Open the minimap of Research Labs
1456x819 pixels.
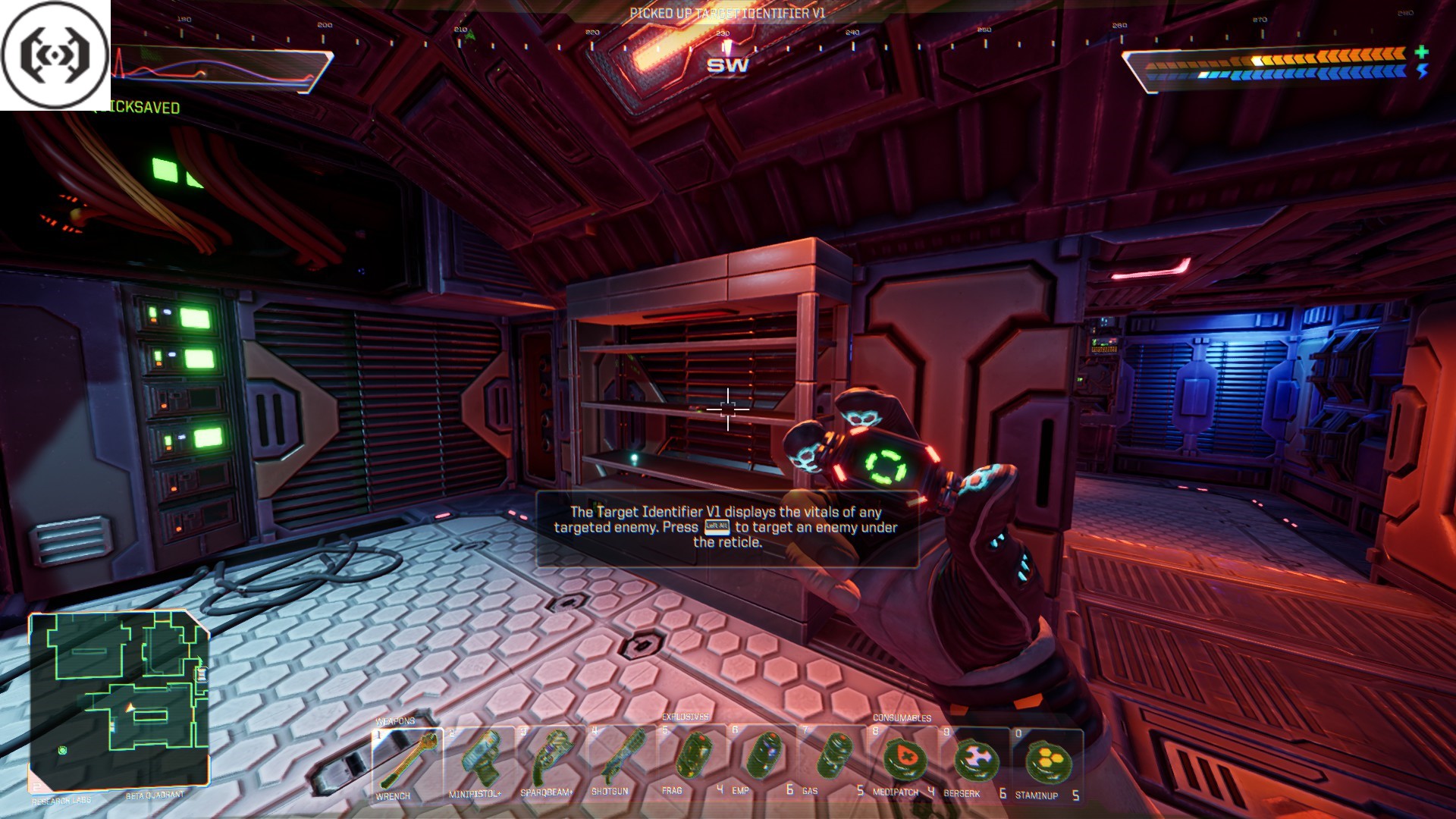[118, 701]
